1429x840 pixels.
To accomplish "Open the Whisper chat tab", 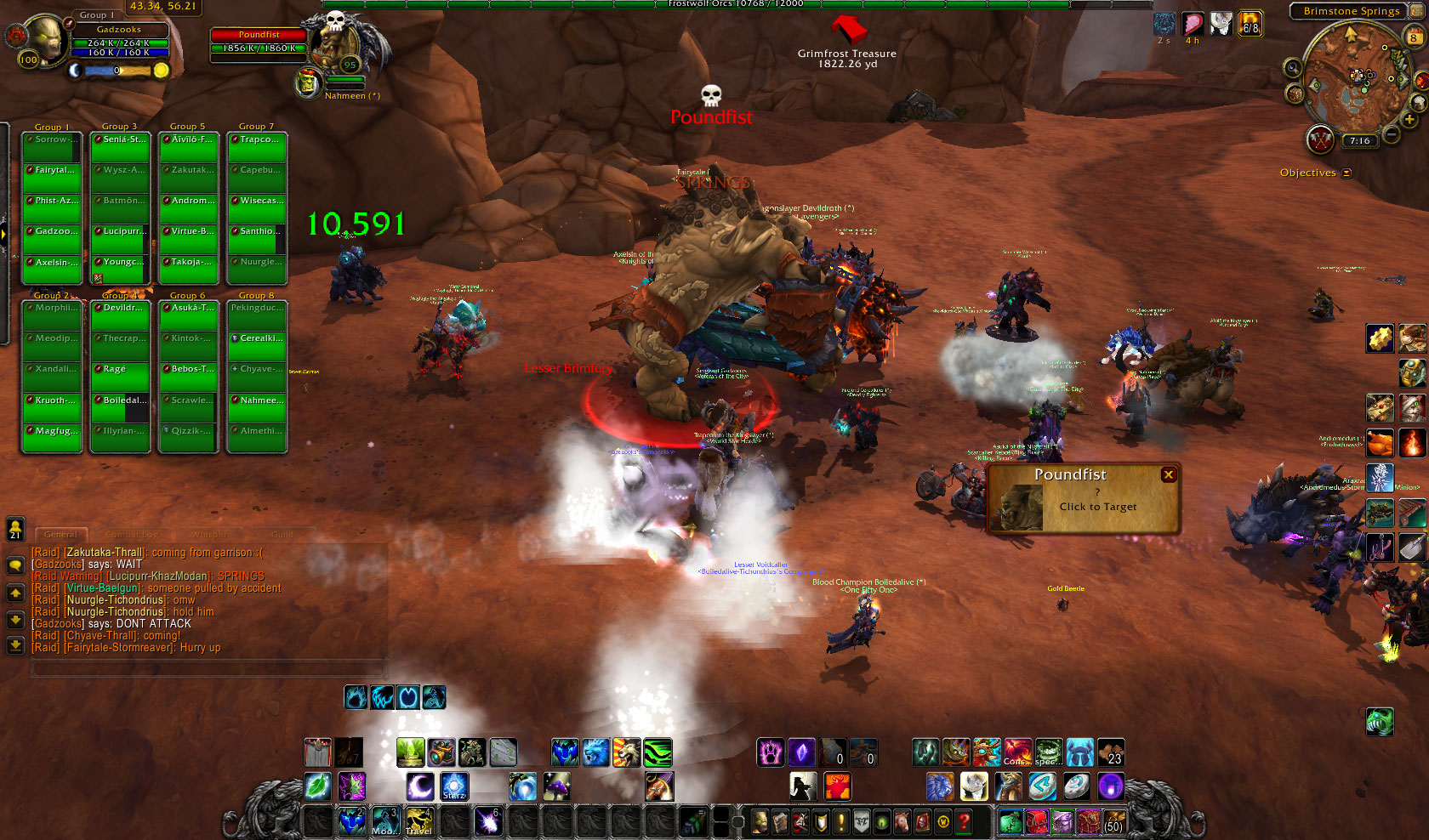I will (209, 535).
